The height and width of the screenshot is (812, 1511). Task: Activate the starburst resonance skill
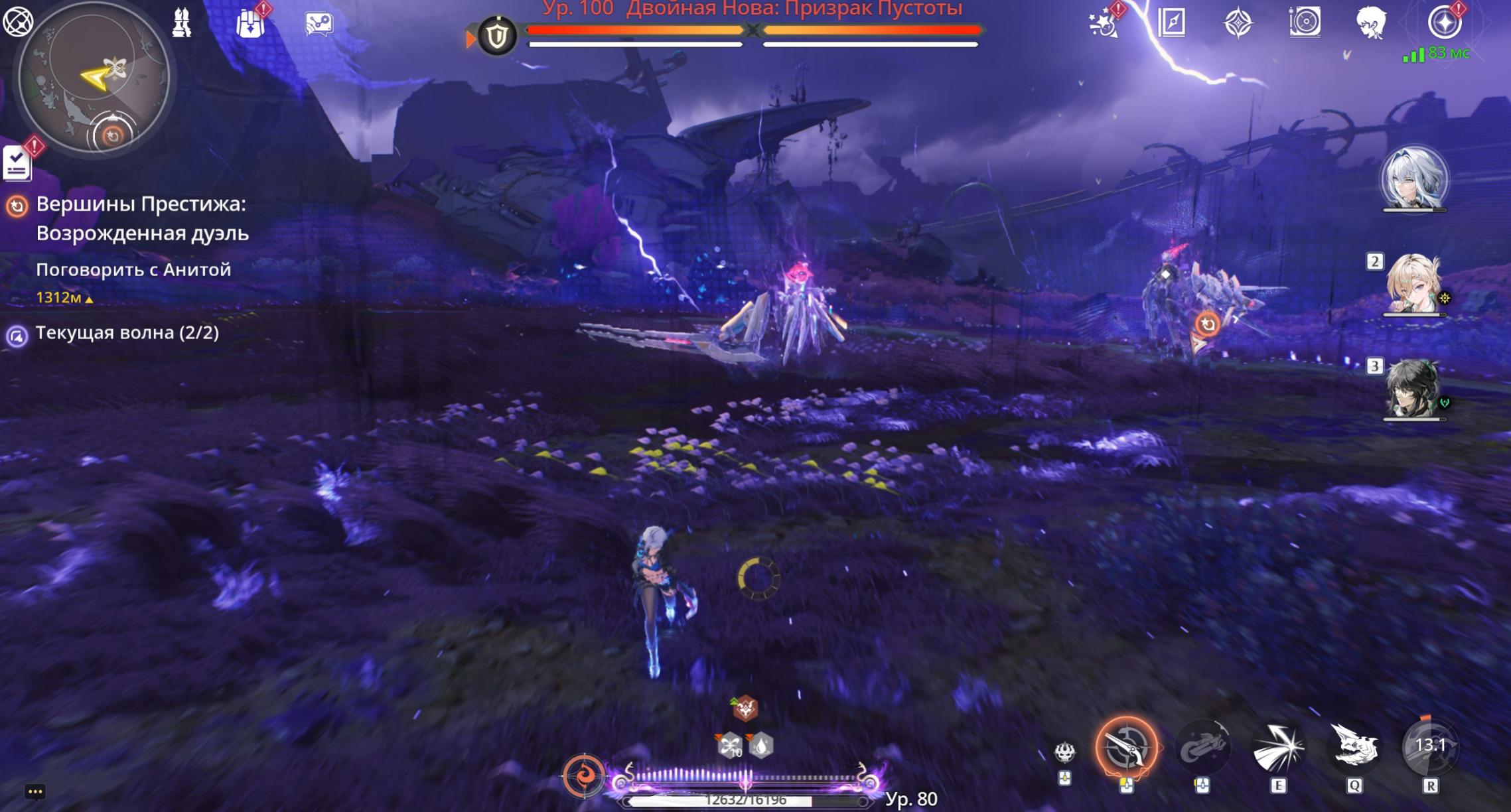point(1278,748)
